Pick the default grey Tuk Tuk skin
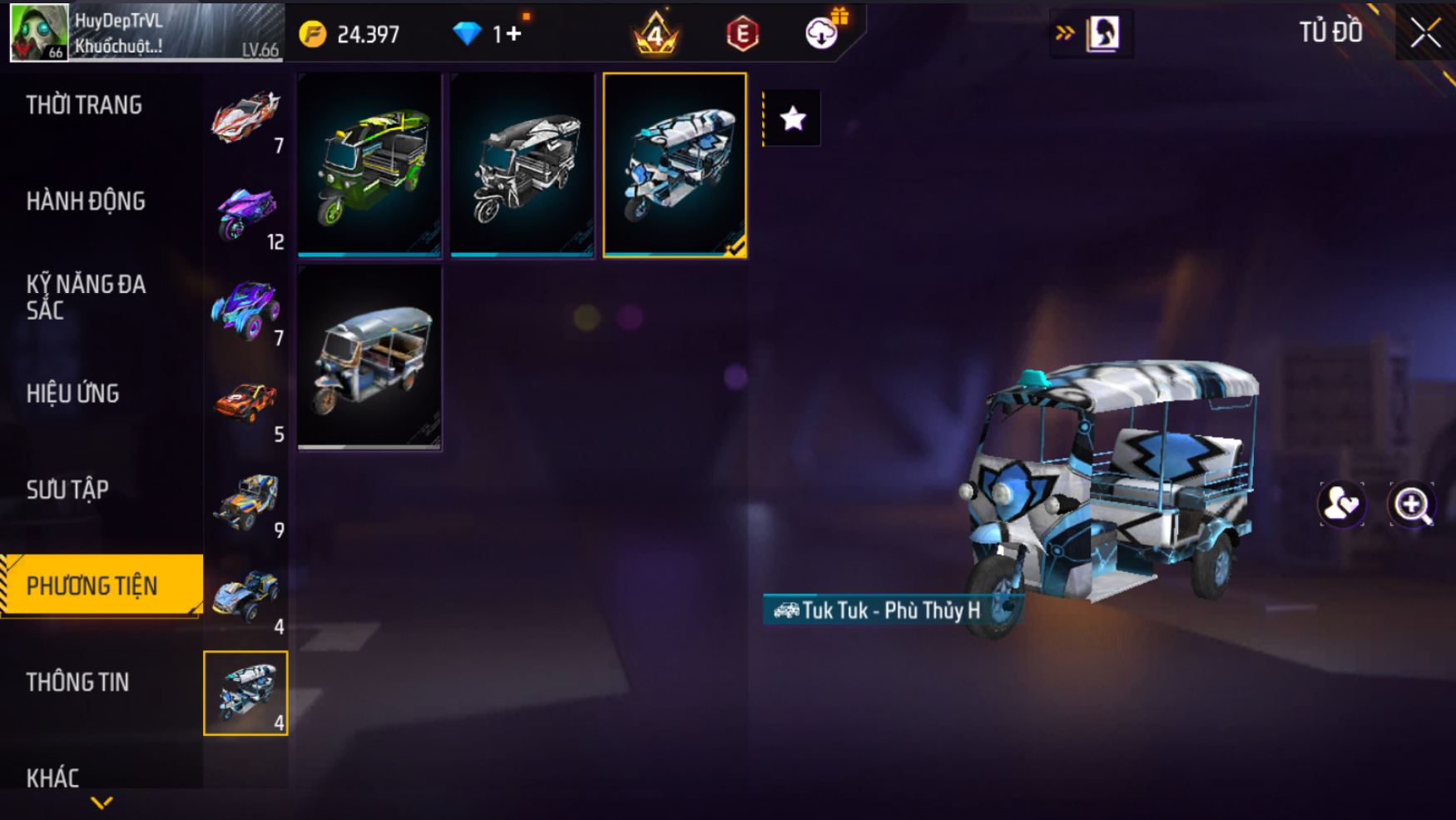 coord(369,358)
